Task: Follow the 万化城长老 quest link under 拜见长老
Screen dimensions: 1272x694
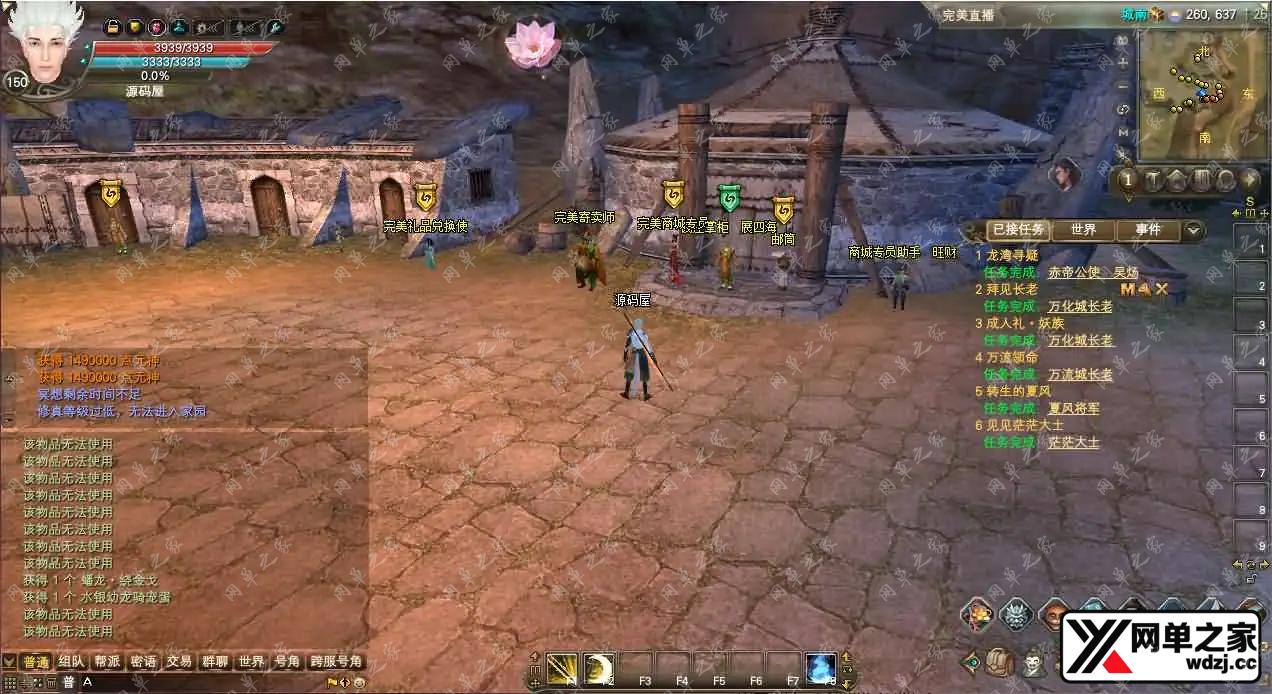Action: tap(1080, 306)
